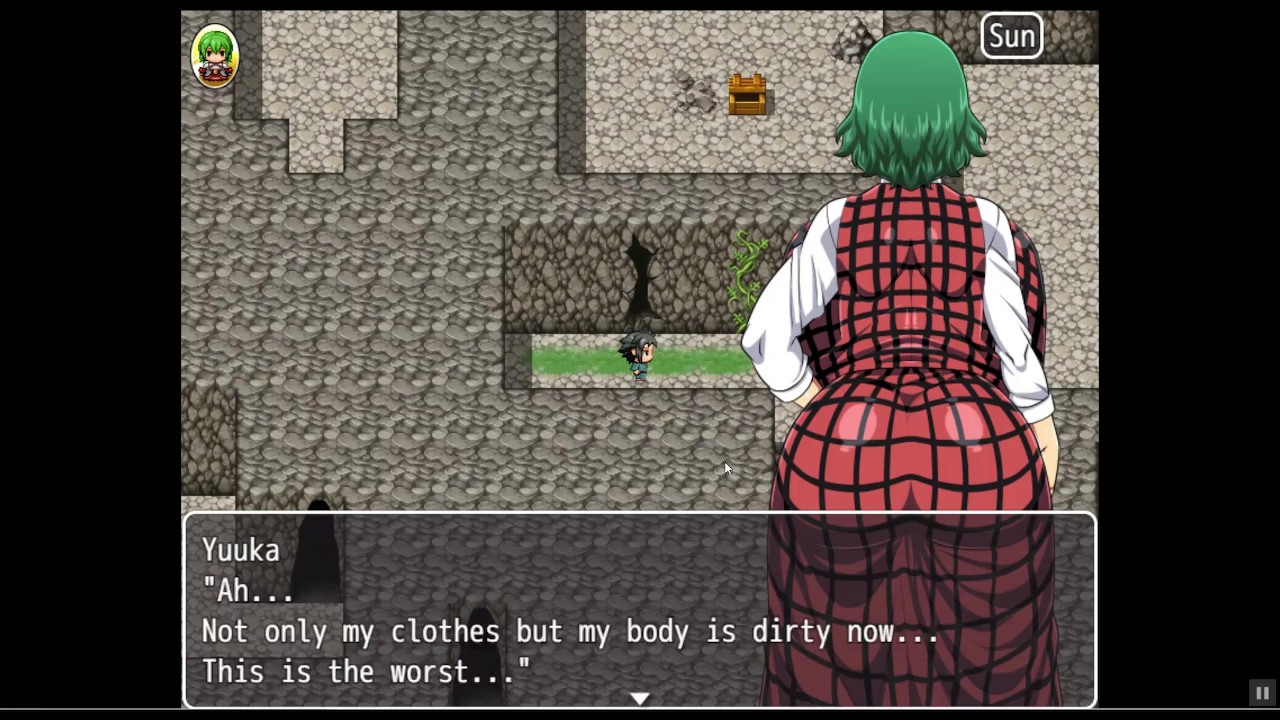Click the dark cave opening sprite
The width and height of the screenshot is (1280, 720).
pos(640,270)
